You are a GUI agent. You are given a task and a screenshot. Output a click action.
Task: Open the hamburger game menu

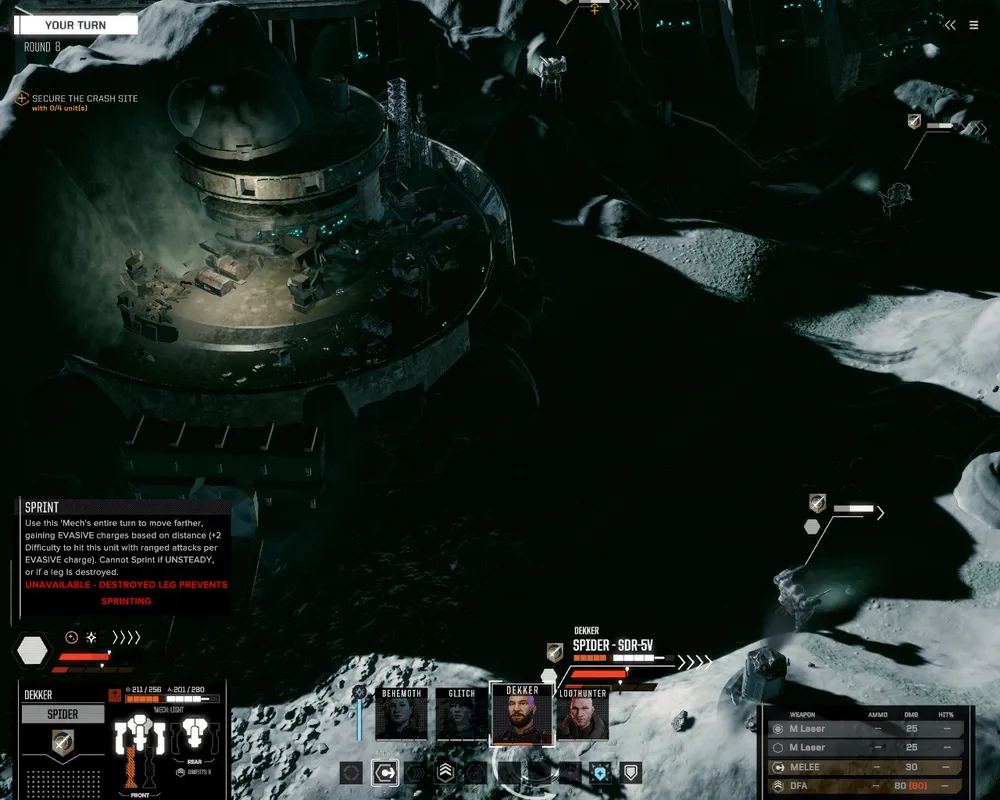pyautogui.click(x=975, y=25)
